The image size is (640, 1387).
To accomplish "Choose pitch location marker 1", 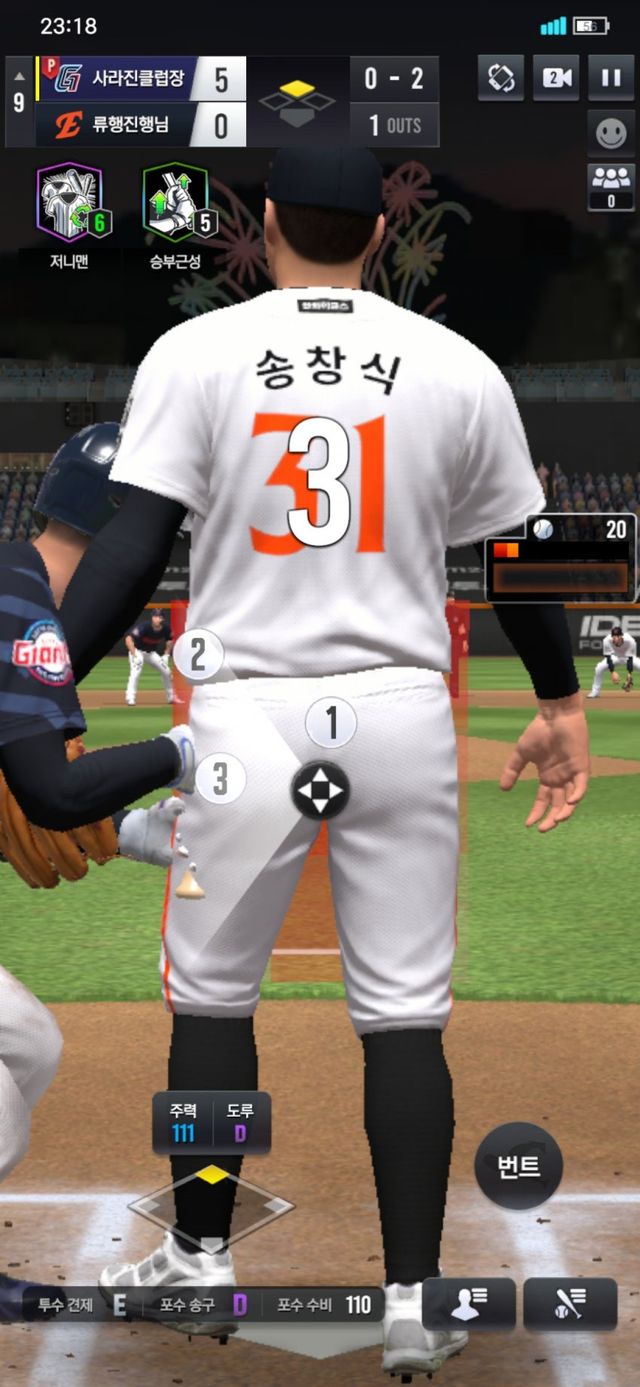I will [330, 722].
